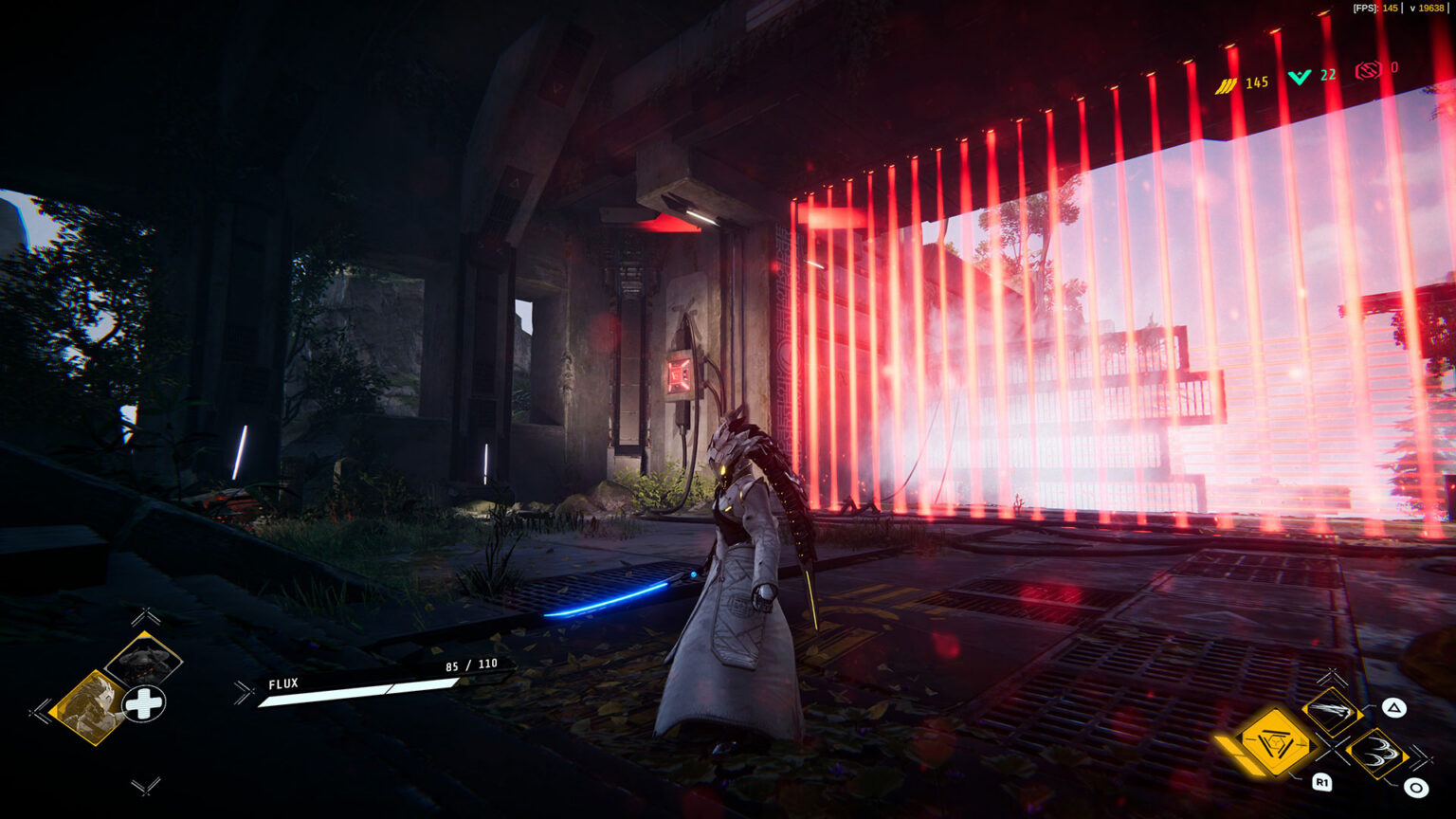Select the glowing spell icon above R1 prompt
The image size is (1456, 819).
(x=1274, y=743)
